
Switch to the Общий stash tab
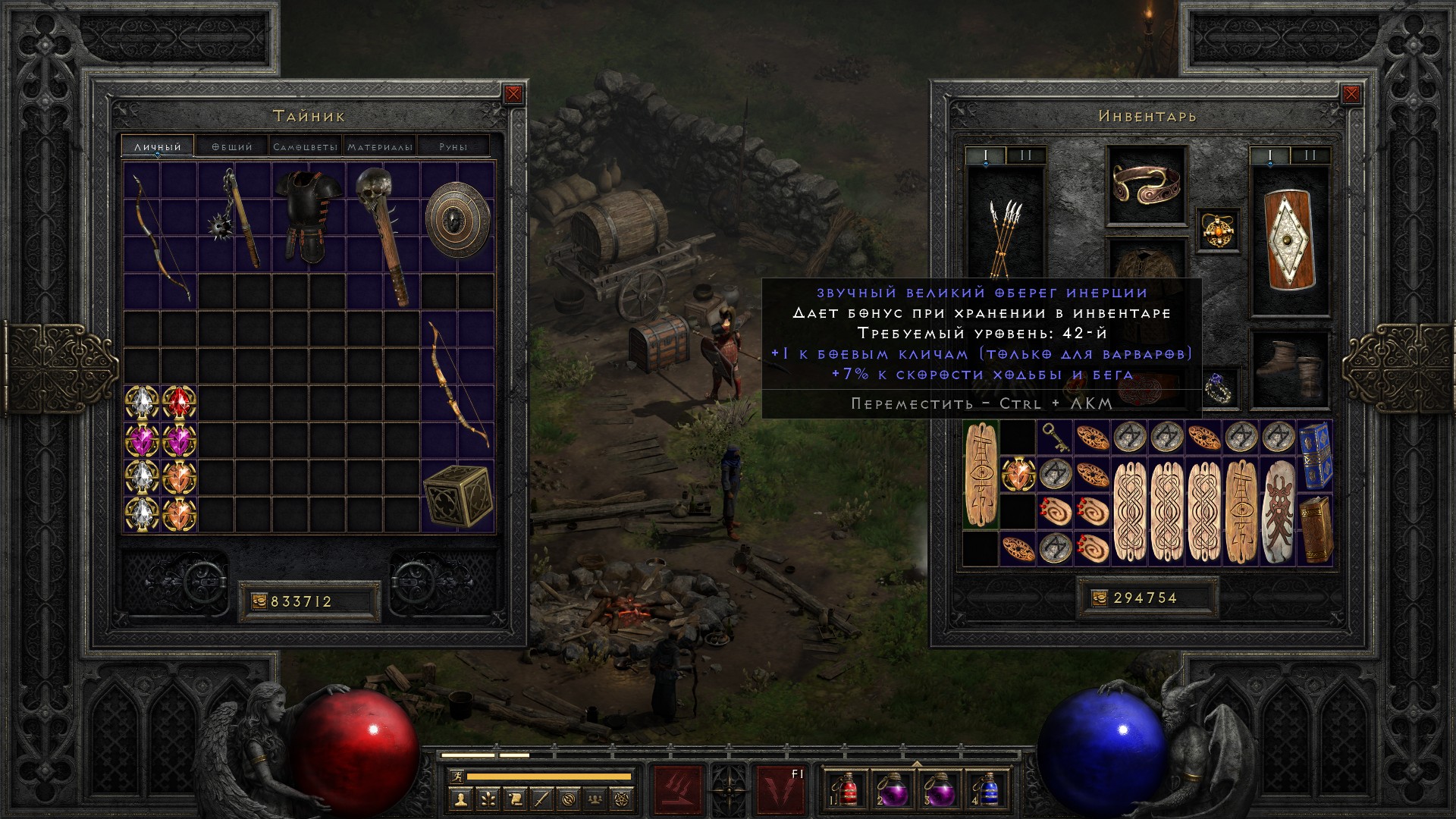(x=231, y=146)
